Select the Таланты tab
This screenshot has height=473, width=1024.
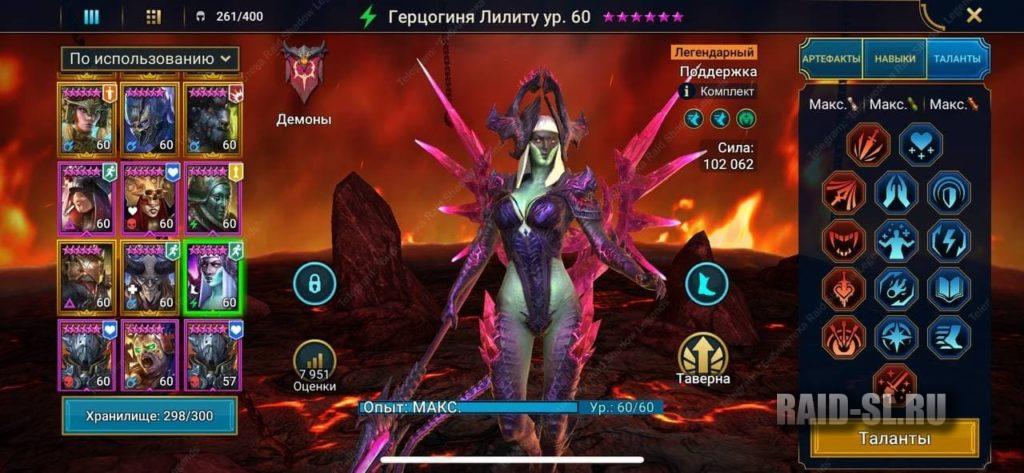click(957, 60)
